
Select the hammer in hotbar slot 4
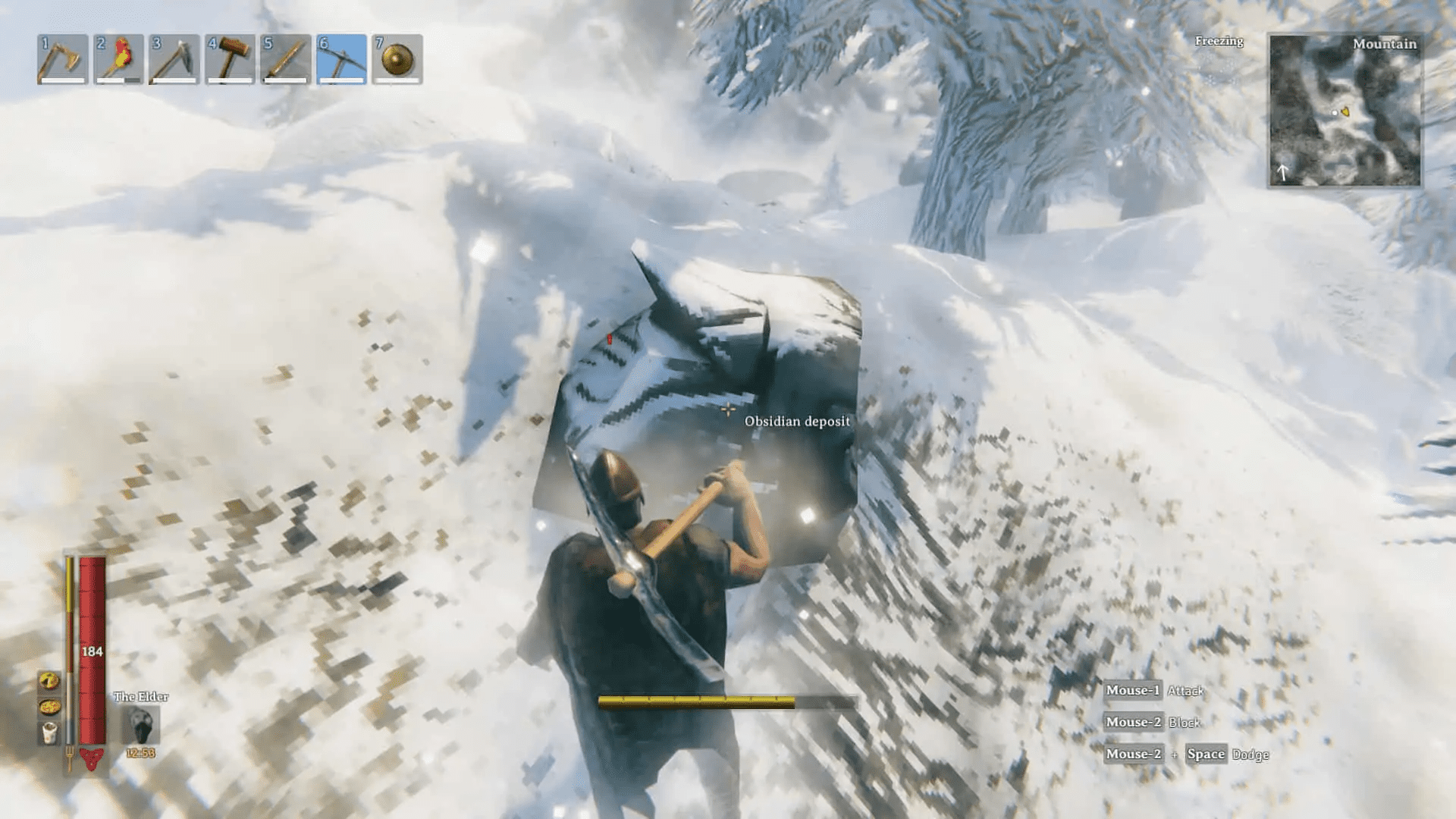click(x=230, y=61)
